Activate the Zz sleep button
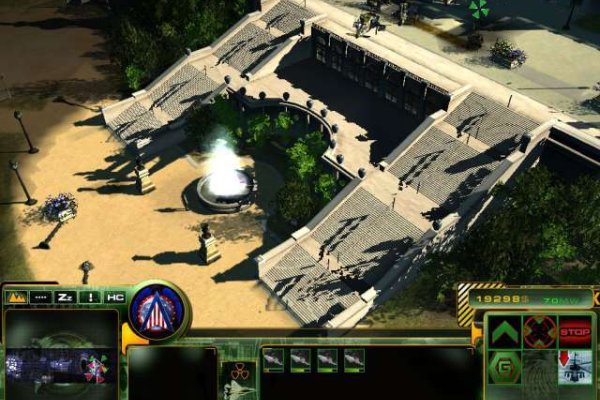The height and width of the screenshot is (400, 600). (66, 297)
